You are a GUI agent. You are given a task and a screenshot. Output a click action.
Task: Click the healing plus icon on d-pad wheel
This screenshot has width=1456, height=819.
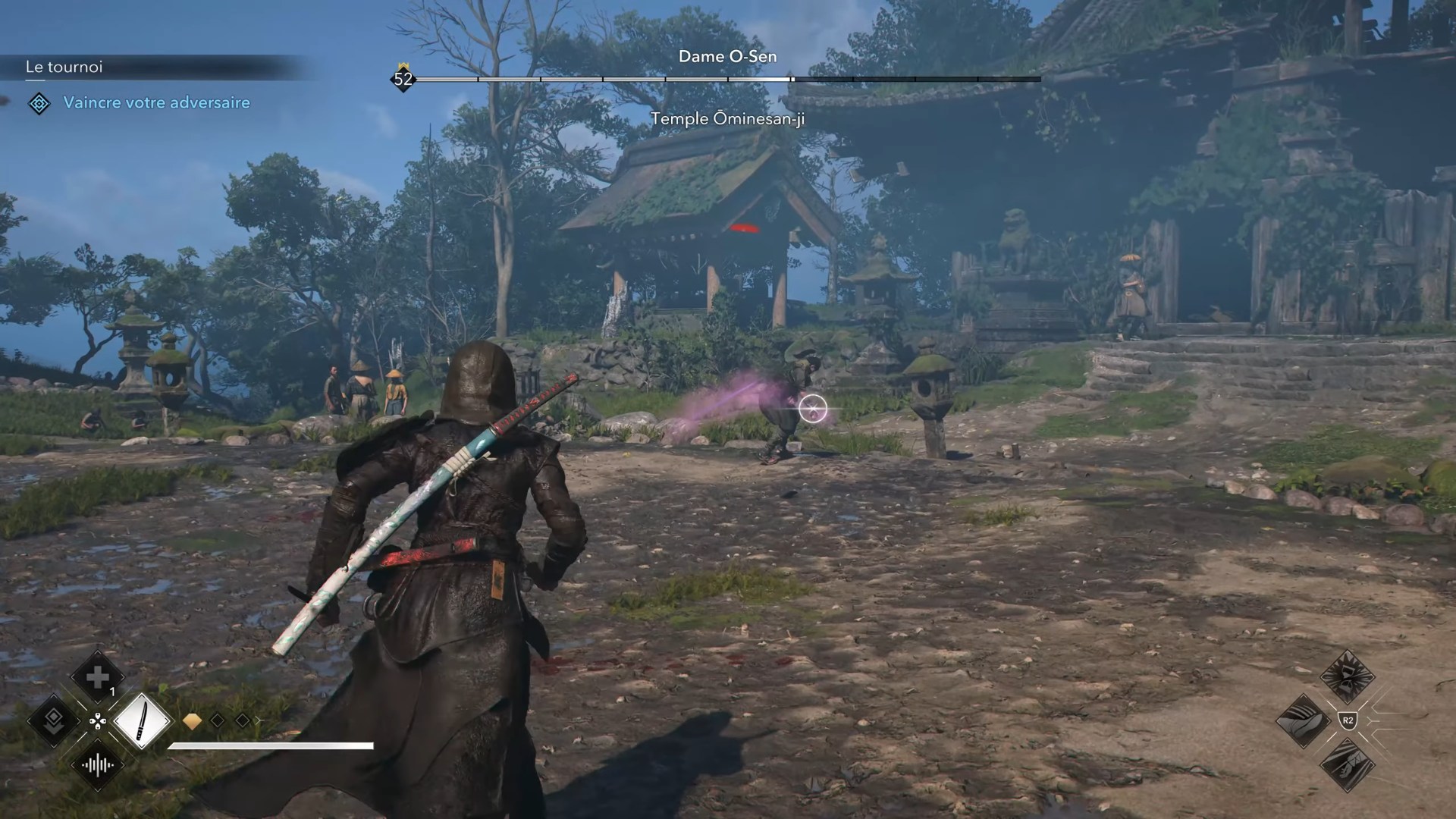[97, 676]
